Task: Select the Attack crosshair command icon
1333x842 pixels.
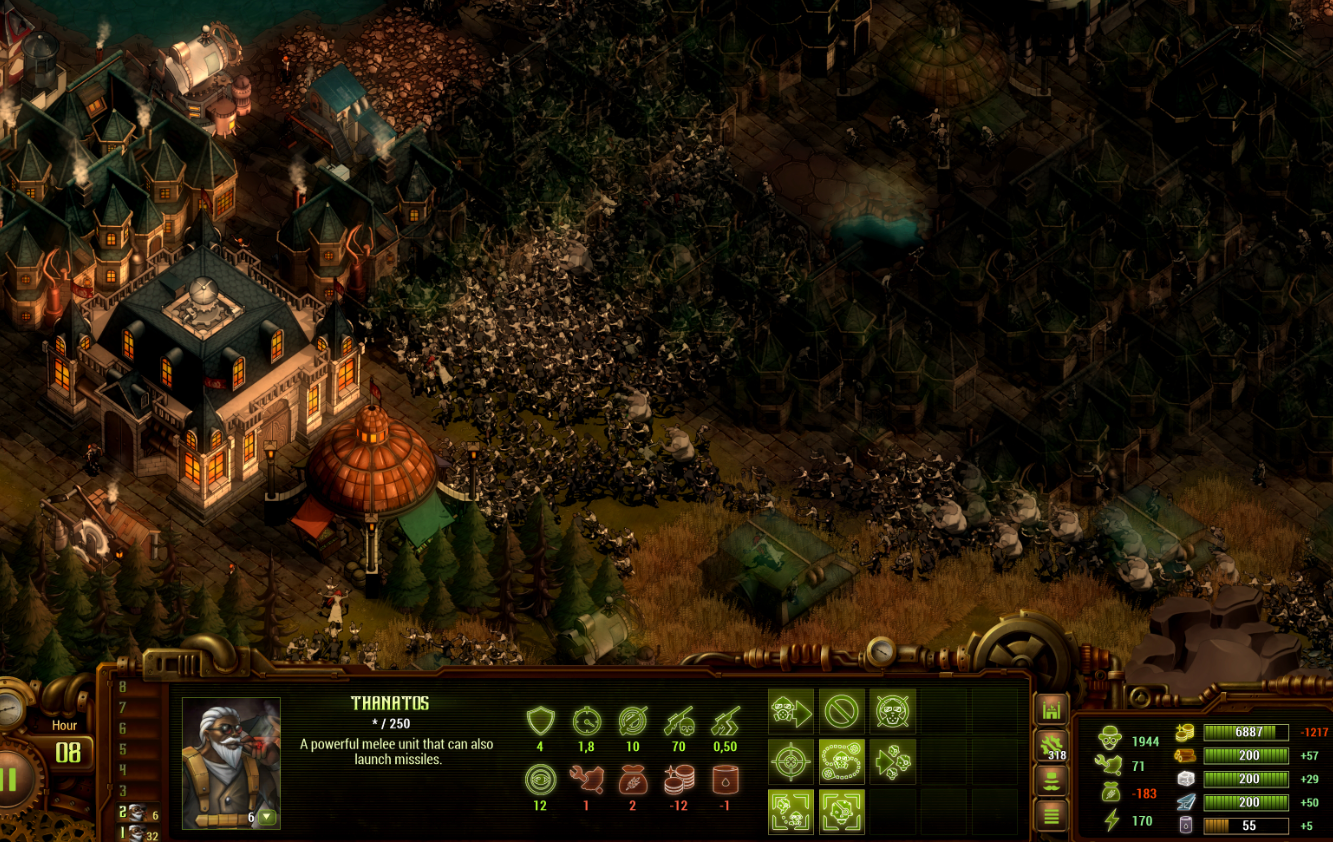Action: (791, 762)
